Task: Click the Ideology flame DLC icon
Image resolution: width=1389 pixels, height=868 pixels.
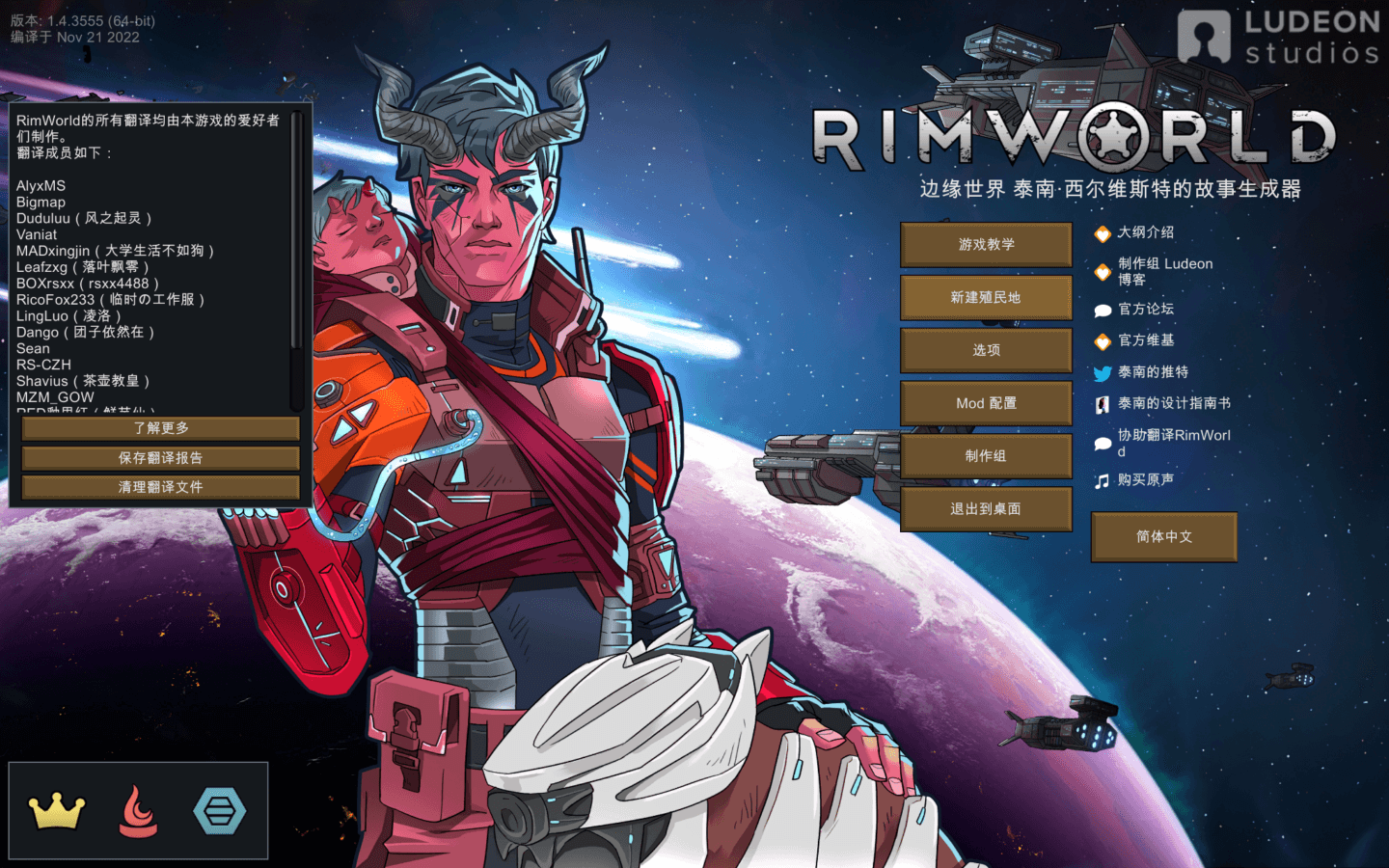Action: pyautogui.click(x=138, y=811)
